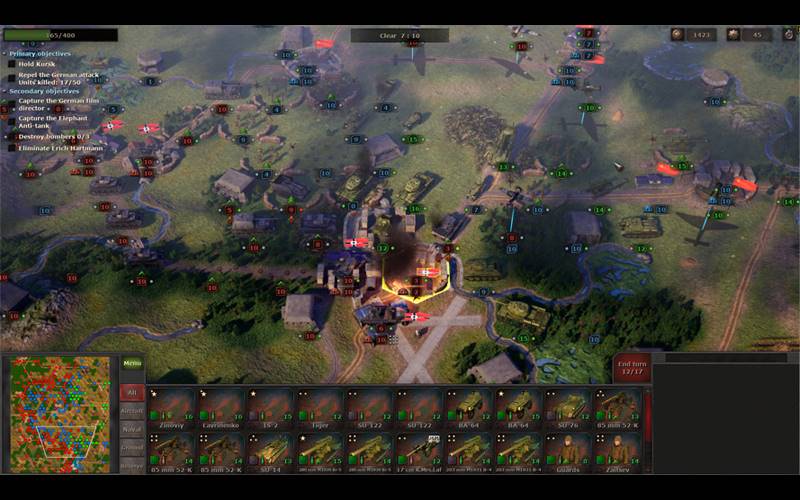Click the round icon in top-right corner
Image resolution: width=800 pixels, height=500 pixels.
pos(788,35)
